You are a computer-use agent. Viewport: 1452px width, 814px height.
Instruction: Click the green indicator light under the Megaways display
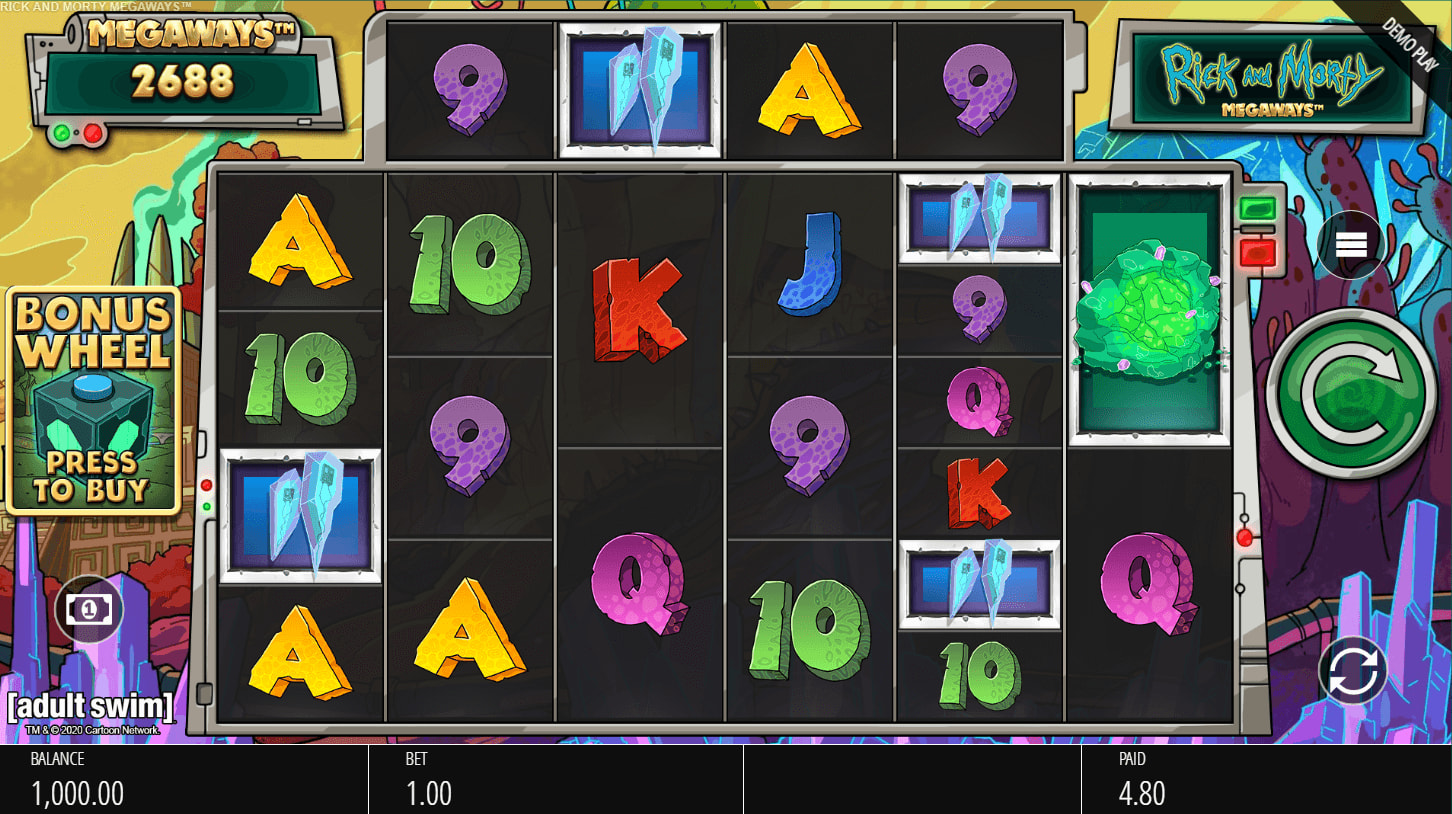pos(61,132)
